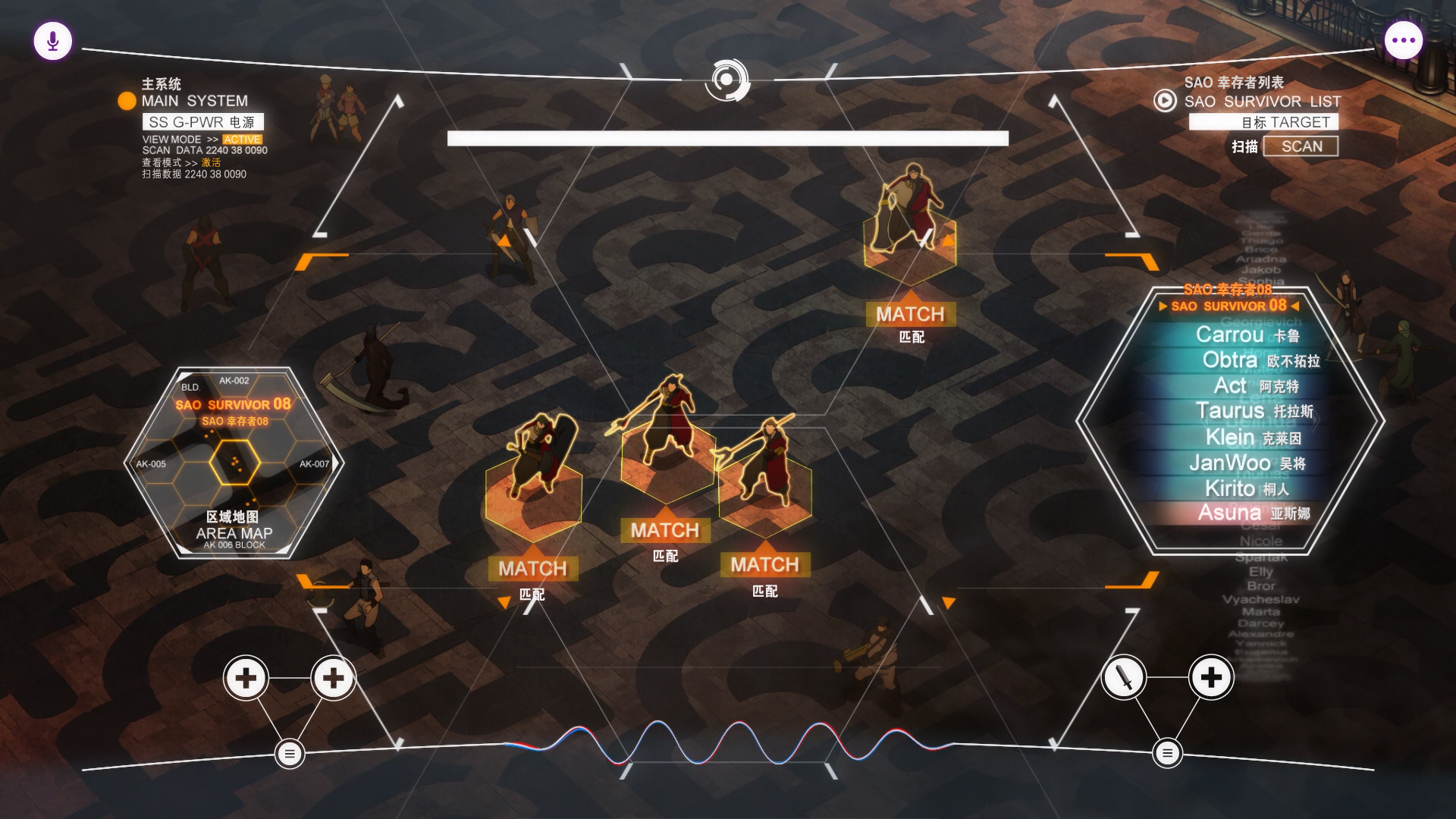
Task: Tap the microphone voice button
Action: click(x=53, y=41)
